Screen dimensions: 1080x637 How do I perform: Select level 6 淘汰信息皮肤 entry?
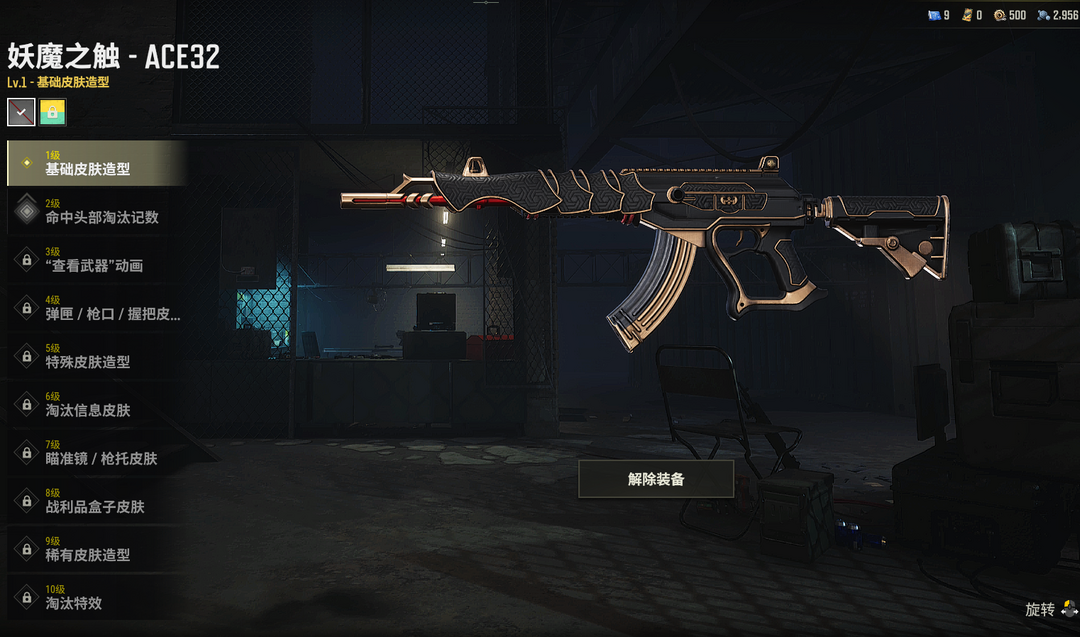tap(96, 403)
